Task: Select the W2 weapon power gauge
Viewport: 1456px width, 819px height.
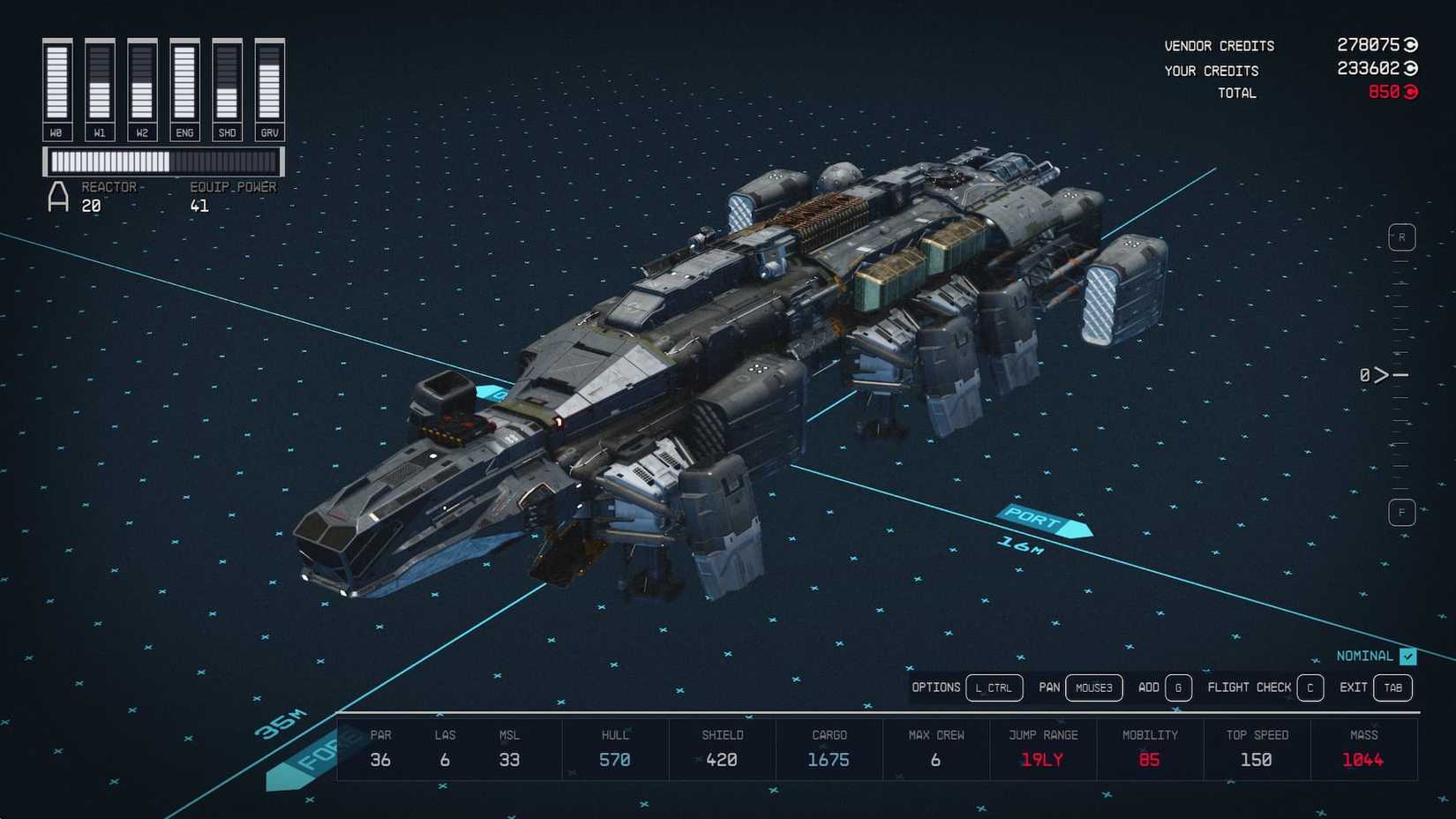Action: pos(142,84)
